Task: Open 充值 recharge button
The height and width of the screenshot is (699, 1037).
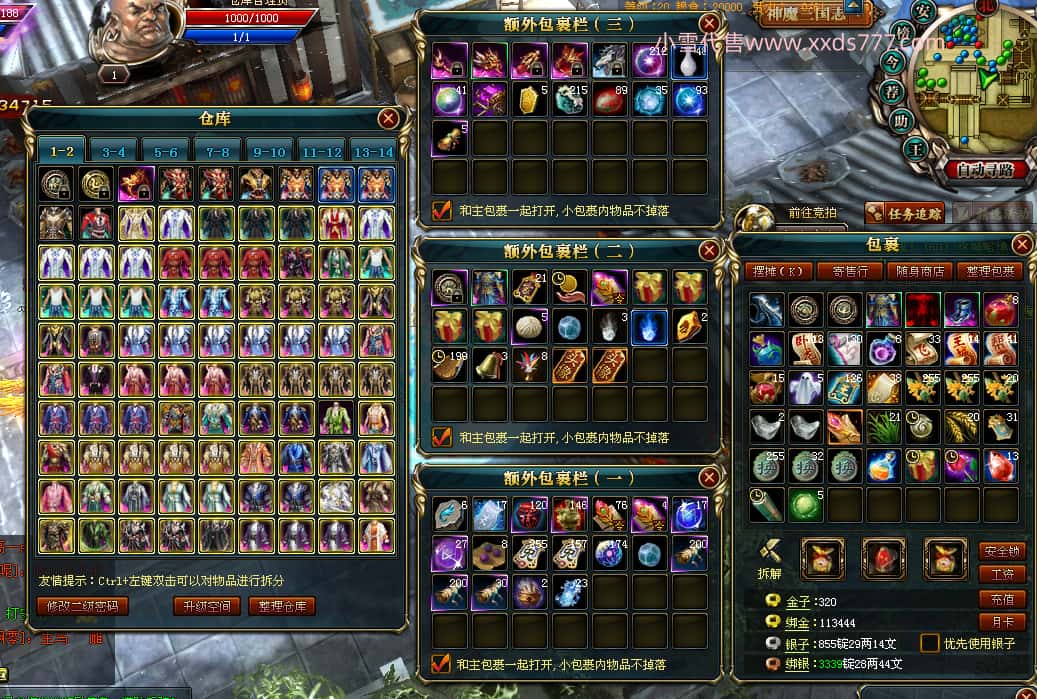Action: point(1001,599)
